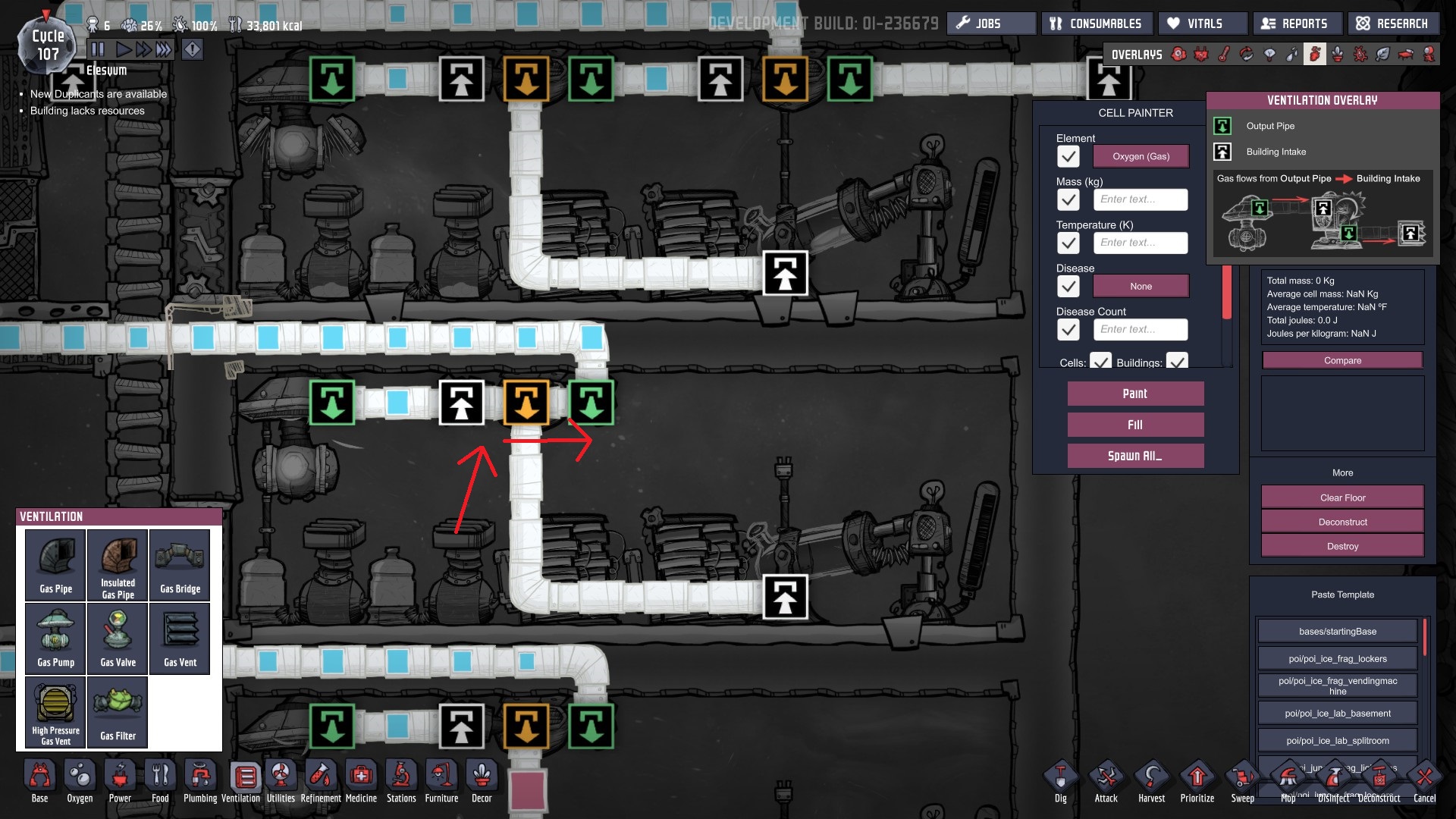This screenshot has height=819, width=1456.
Task: Switch to the Vitals tab
Action: 1202,23
